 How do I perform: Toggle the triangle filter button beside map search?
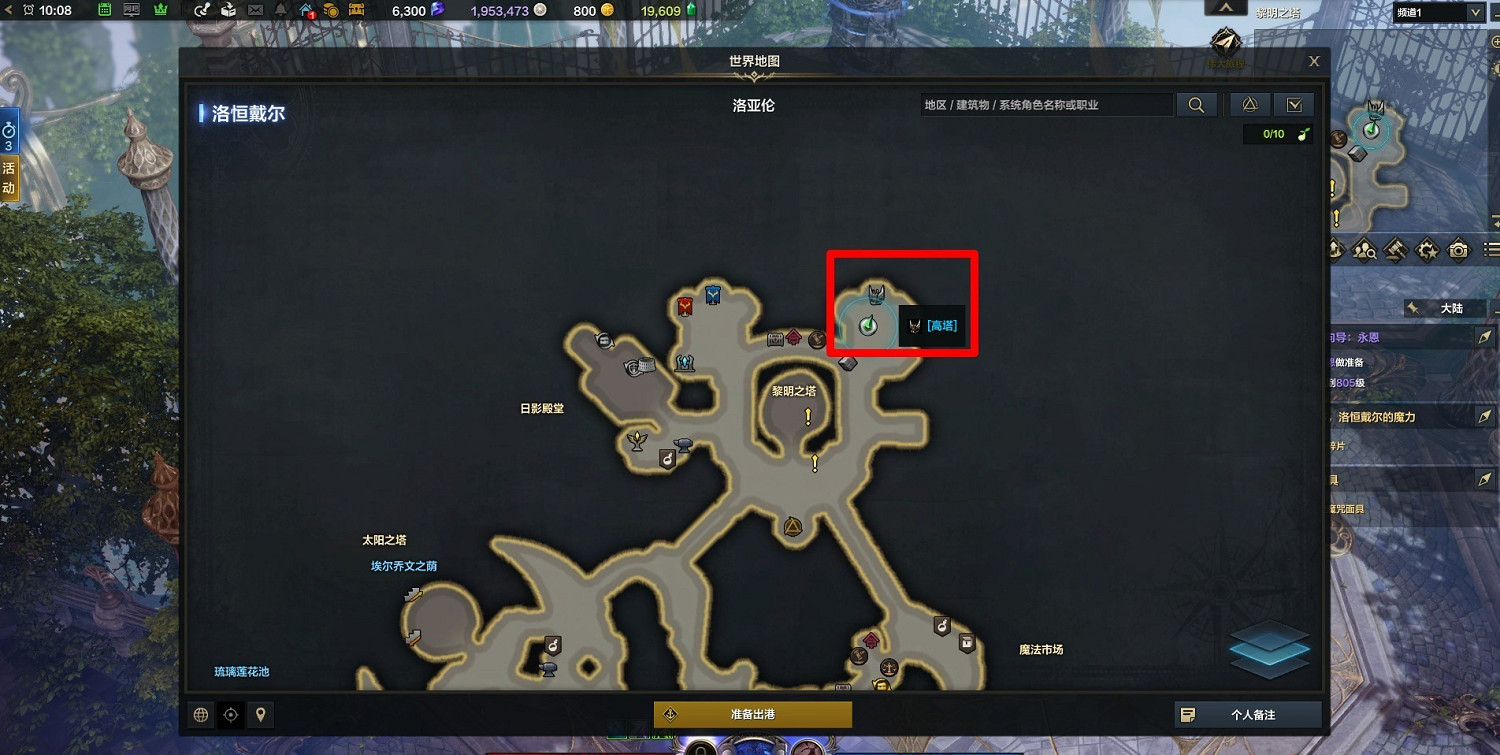click(x=1248, y=104)
